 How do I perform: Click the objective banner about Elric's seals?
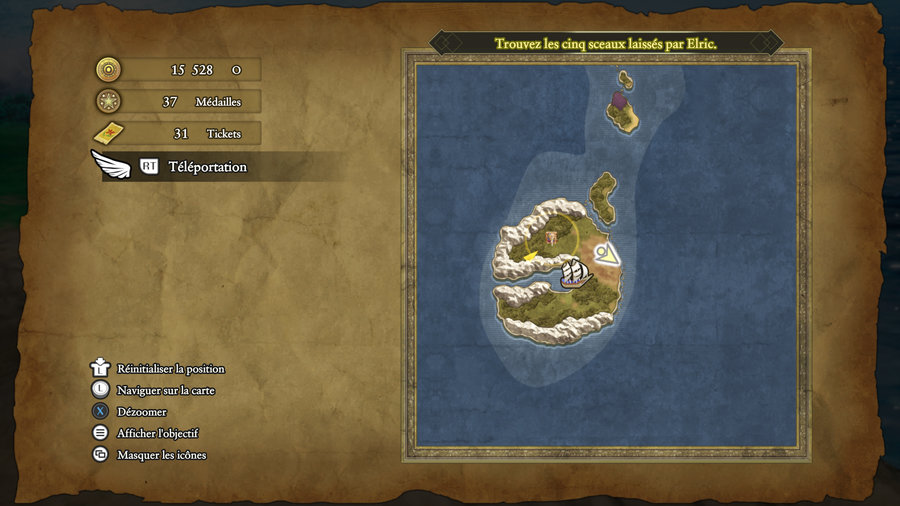605,44
